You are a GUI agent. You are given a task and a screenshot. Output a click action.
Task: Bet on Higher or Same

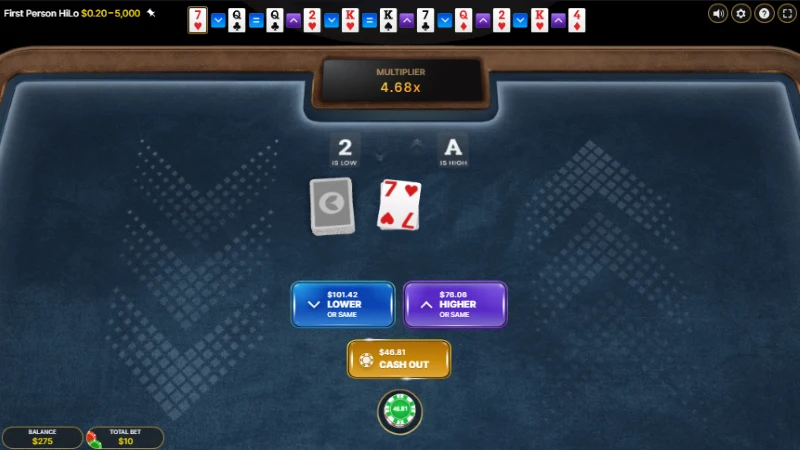click(x=455, y=304)
